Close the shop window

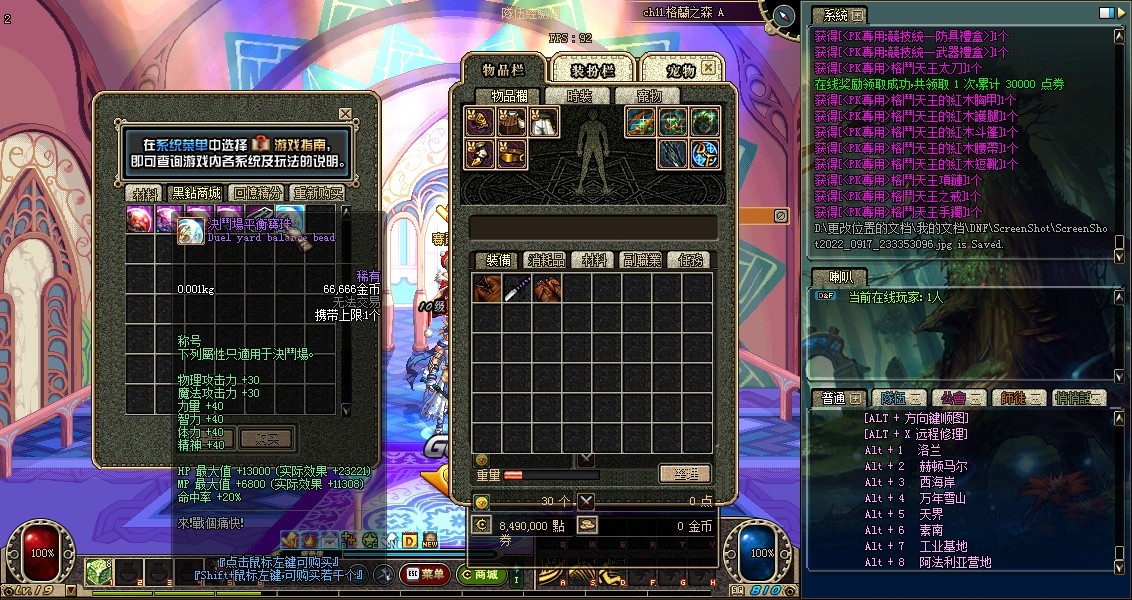[345, 114]
